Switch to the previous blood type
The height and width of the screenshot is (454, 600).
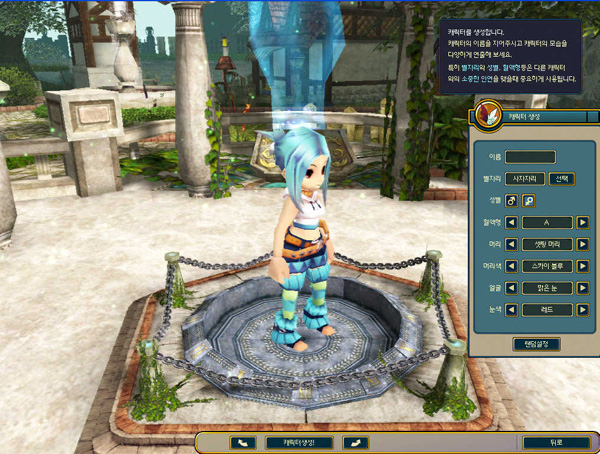click(x=510, y=222)
